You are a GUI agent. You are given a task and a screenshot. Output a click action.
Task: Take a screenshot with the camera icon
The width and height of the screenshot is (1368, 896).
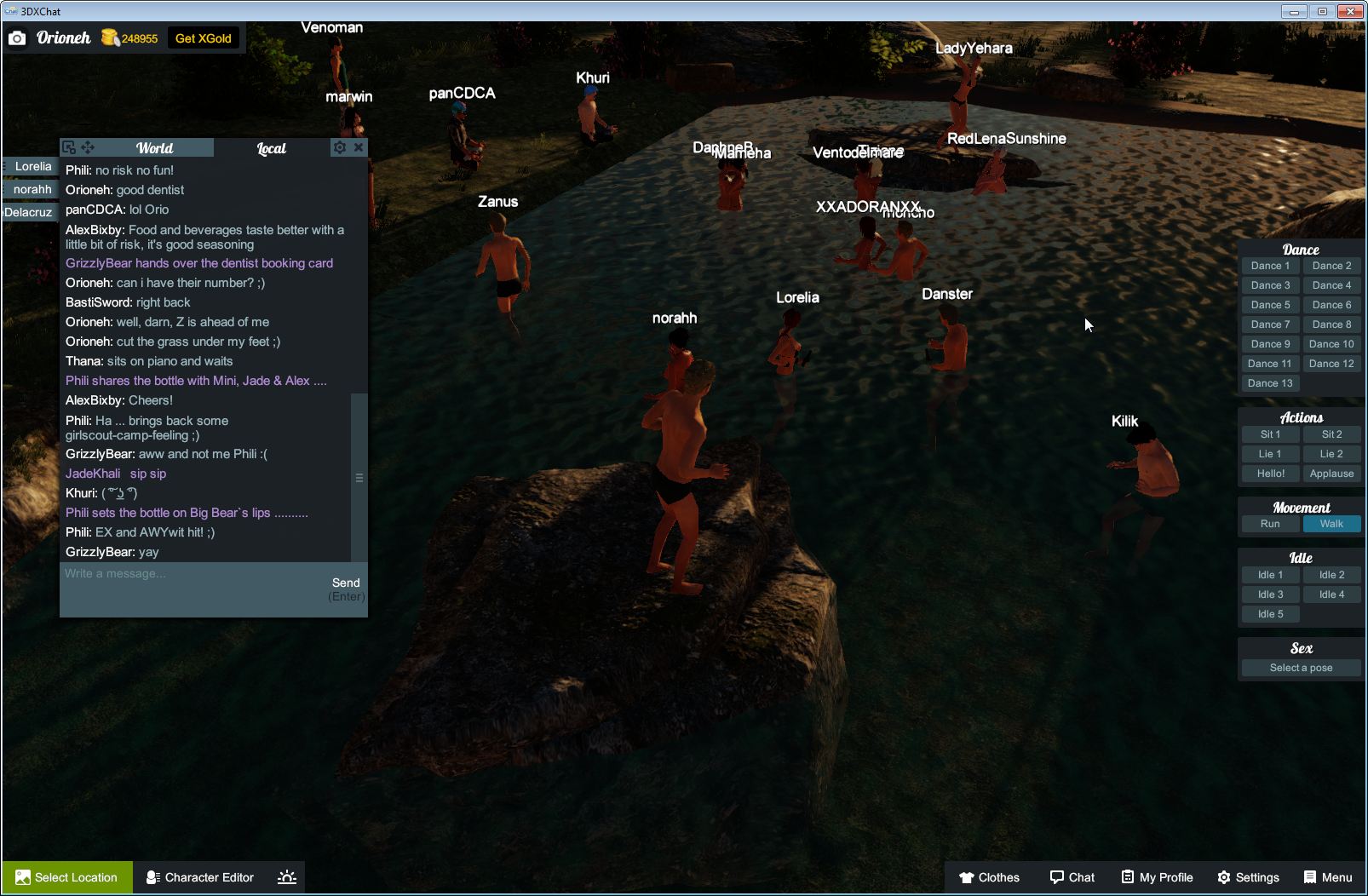[x=18, y=38]
